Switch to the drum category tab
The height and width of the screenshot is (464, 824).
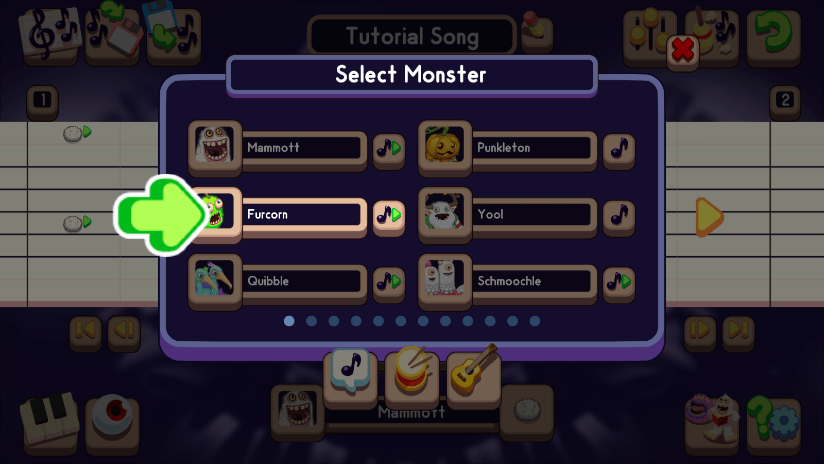(412, 368)
